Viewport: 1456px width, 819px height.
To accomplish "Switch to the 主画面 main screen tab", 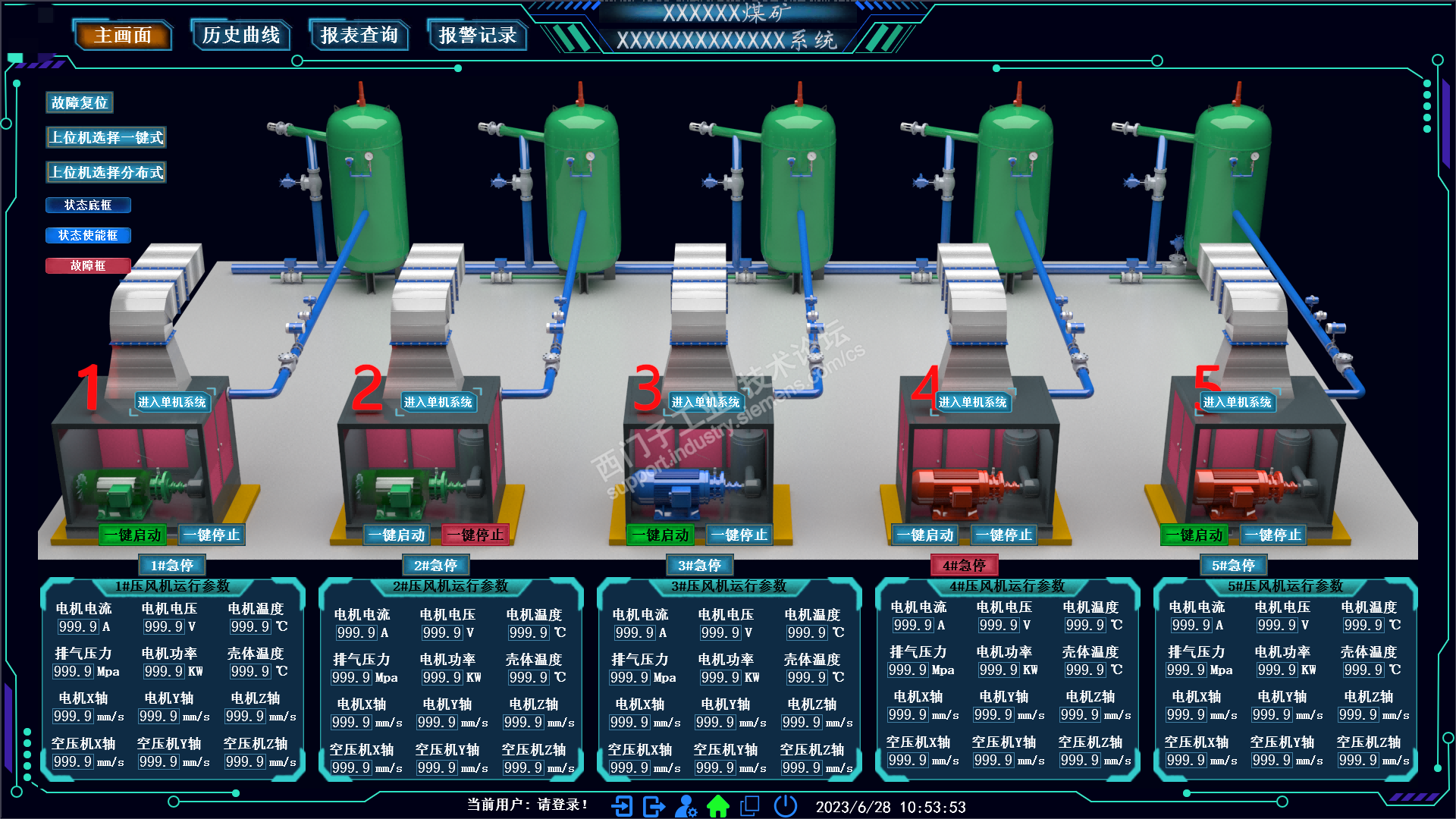I will (x=123, y=36).
